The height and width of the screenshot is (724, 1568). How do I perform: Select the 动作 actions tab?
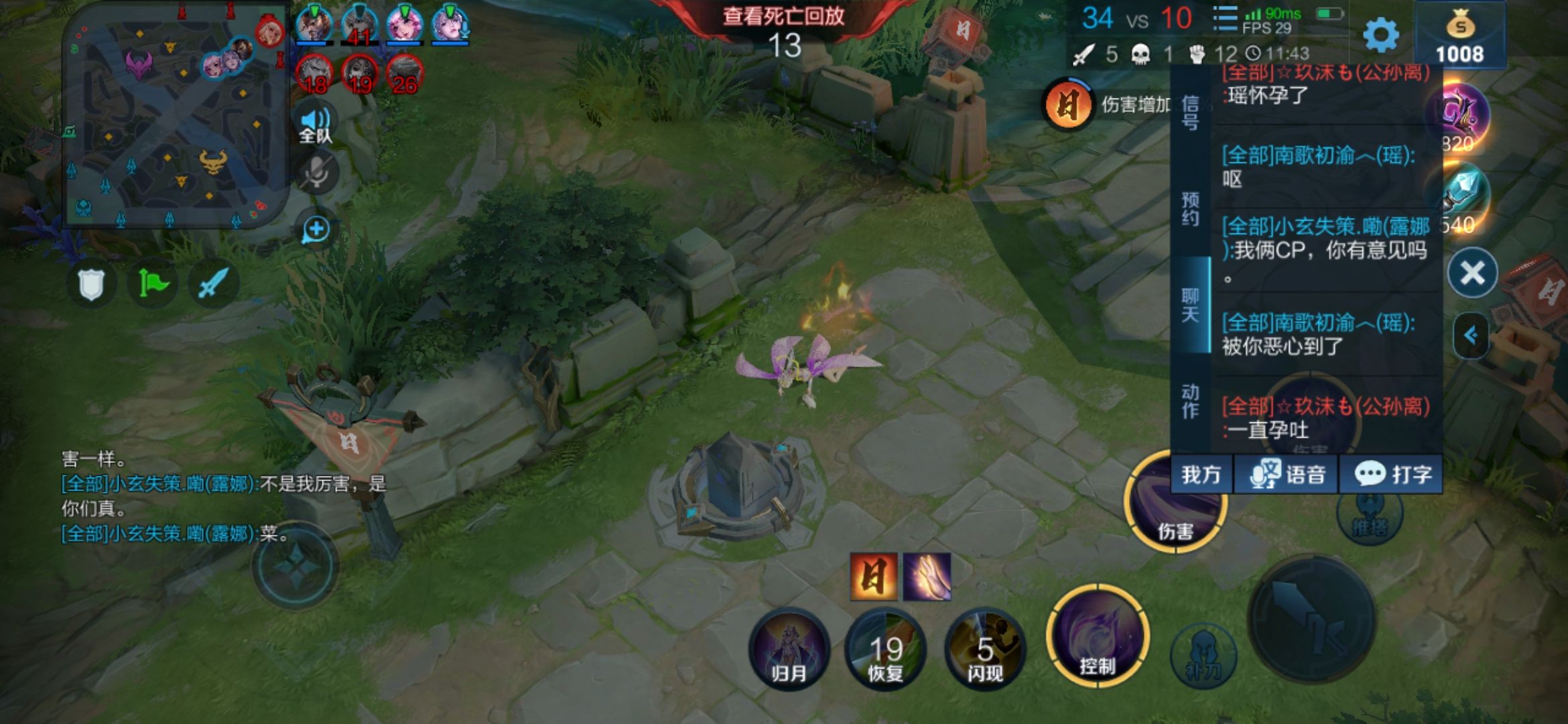coord(1190,401)
